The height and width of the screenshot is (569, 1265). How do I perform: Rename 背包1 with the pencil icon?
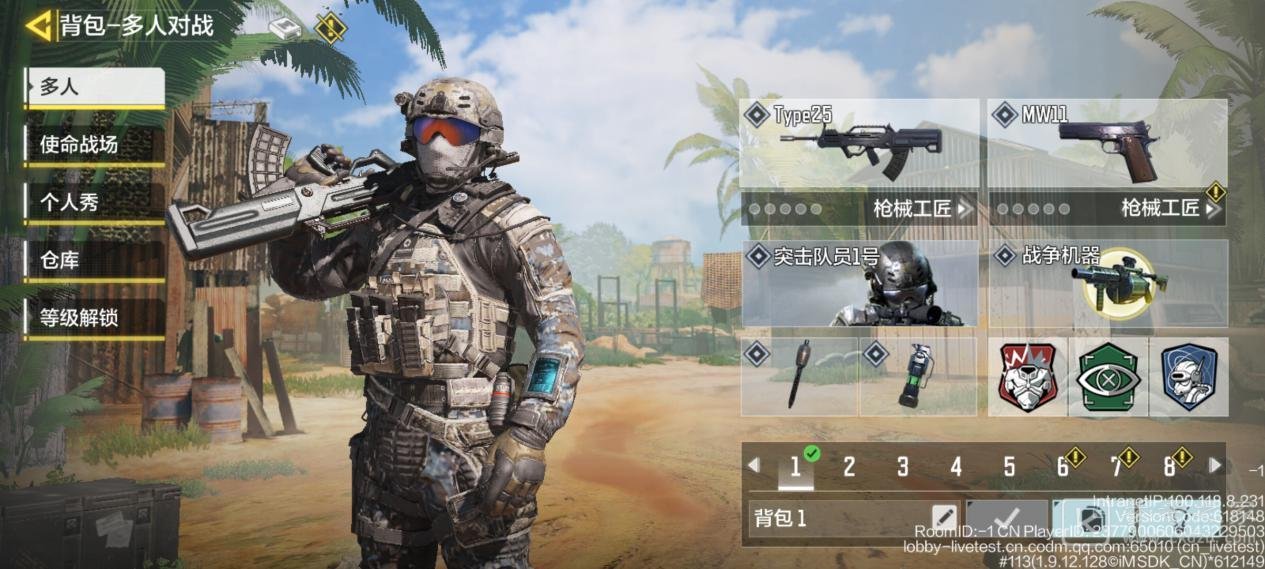click(943, 518)
